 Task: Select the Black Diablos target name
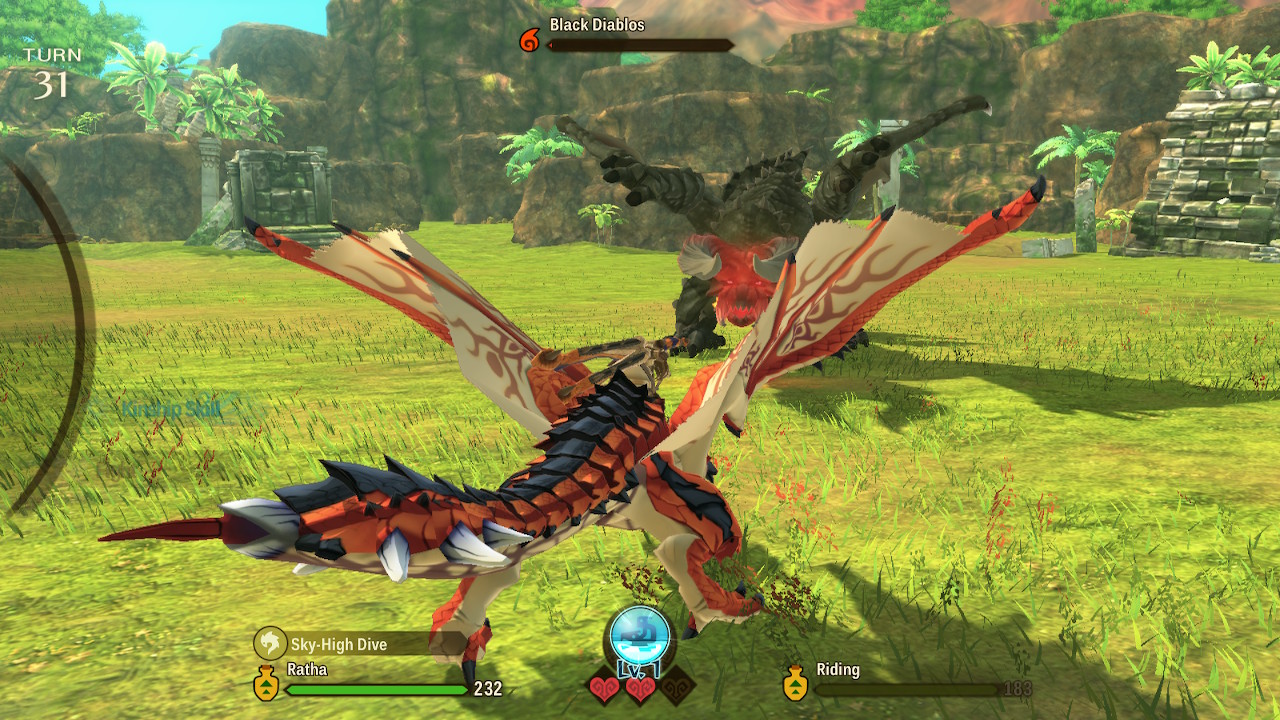[x=597, y=24]
